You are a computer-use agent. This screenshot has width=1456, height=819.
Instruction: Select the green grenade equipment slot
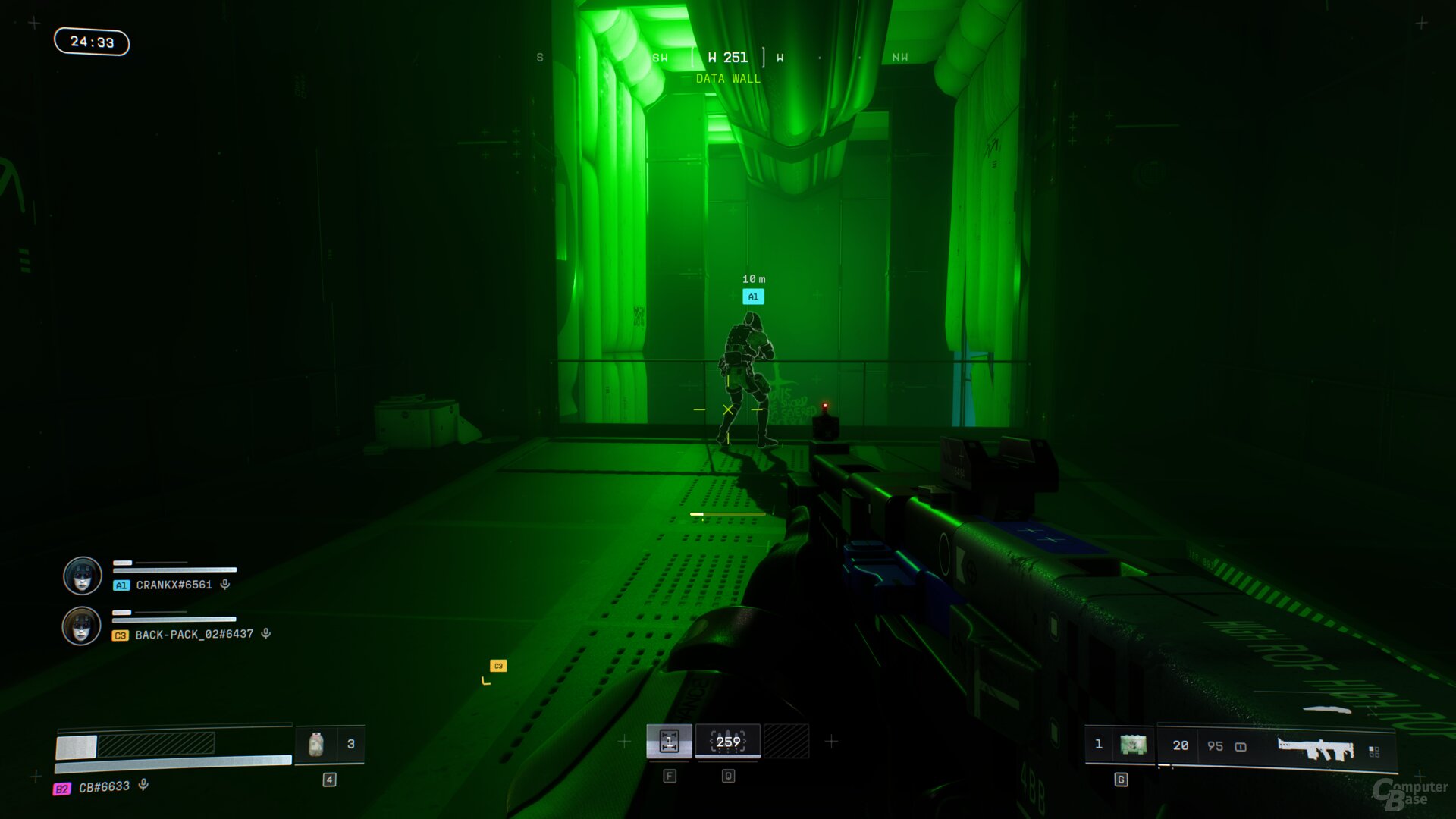pyautogui.click(x=1133, y=745)
